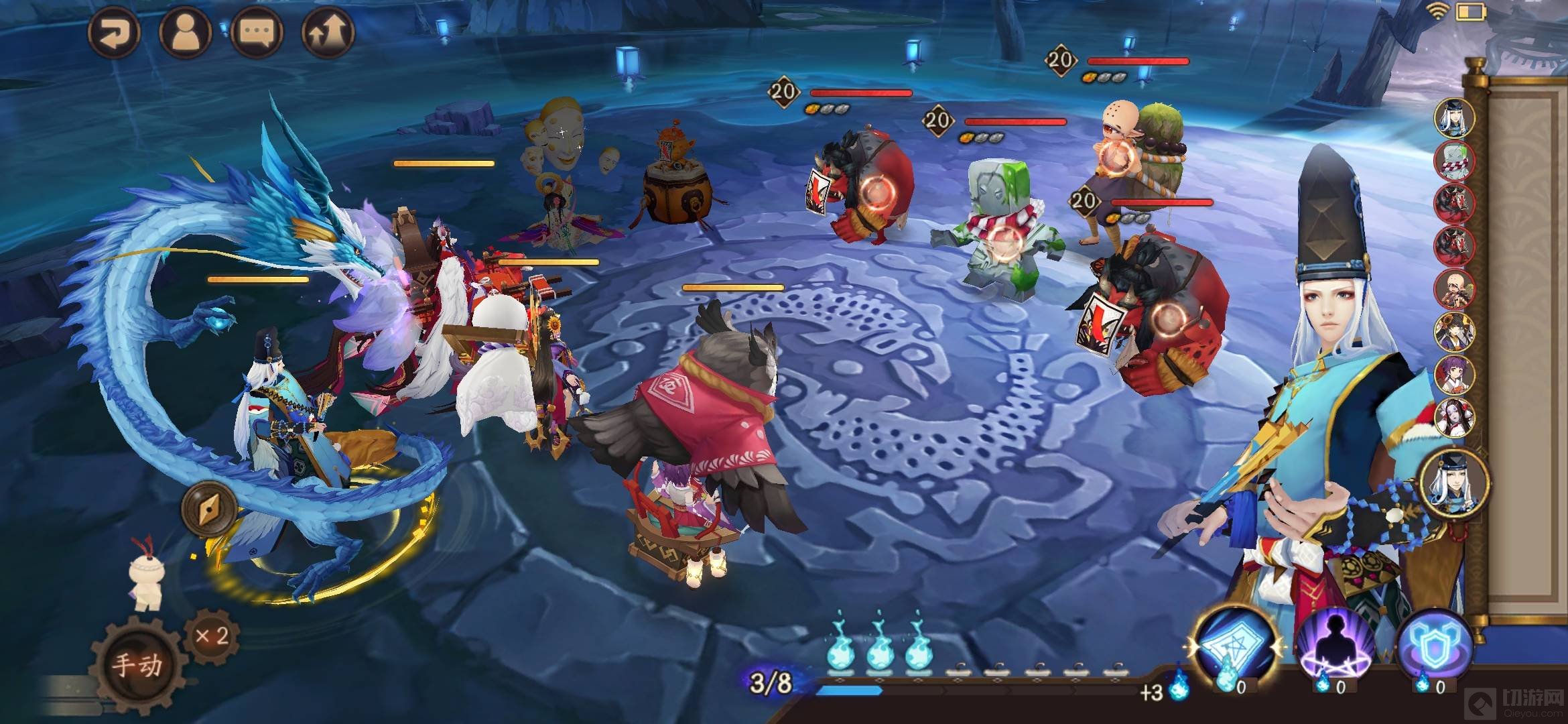Tap the back arrow button

coord(114,32)
